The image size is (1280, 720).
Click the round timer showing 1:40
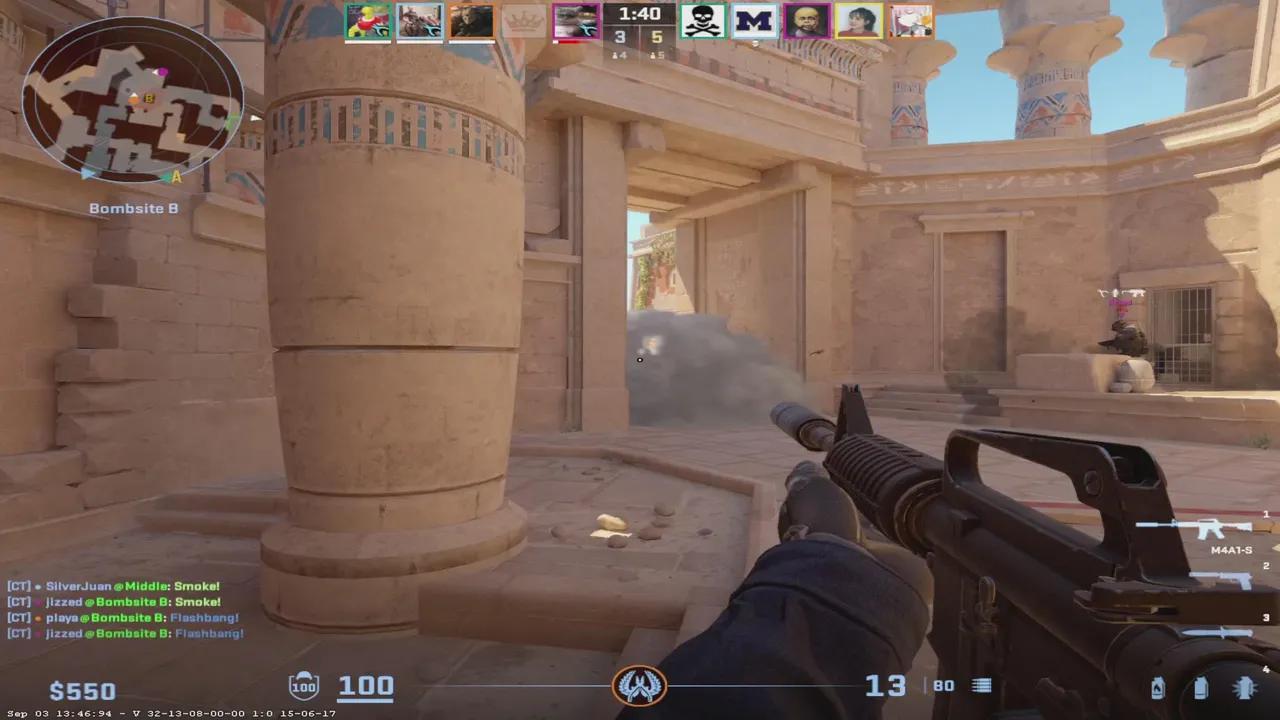(x=638, y=14)
